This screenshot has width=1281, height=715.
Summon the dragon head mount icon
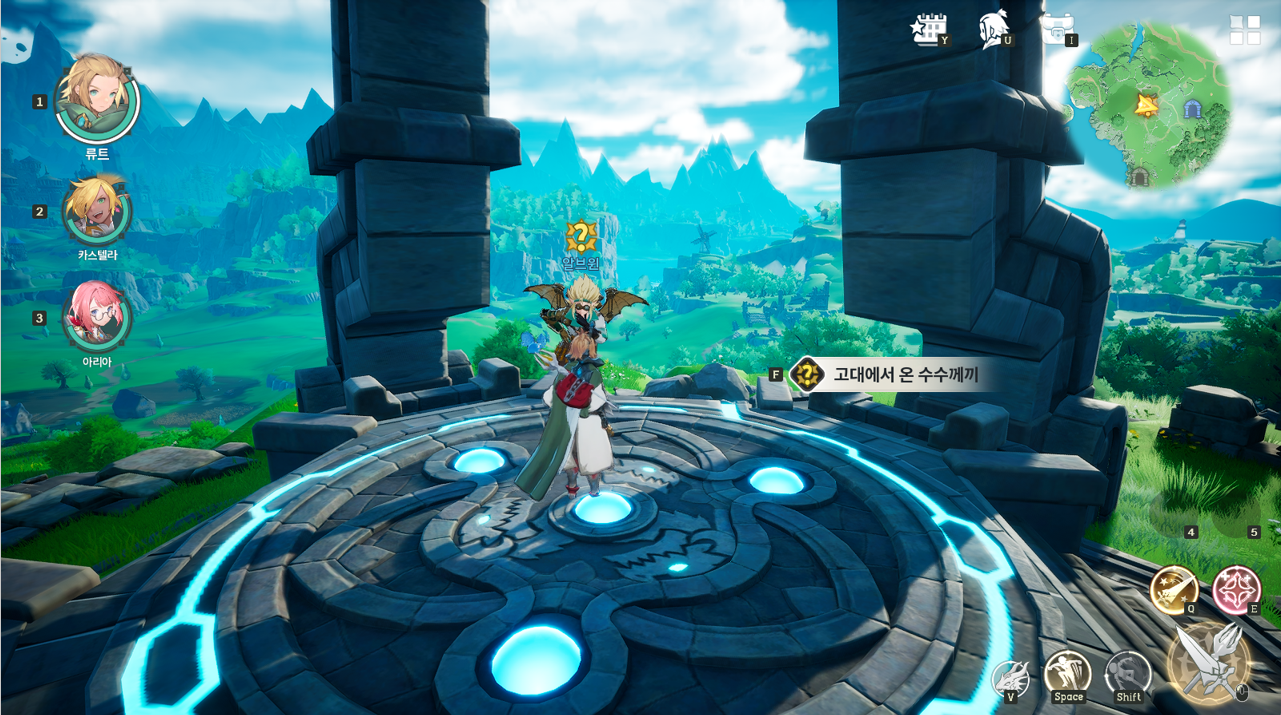[x=1010, y=677]
